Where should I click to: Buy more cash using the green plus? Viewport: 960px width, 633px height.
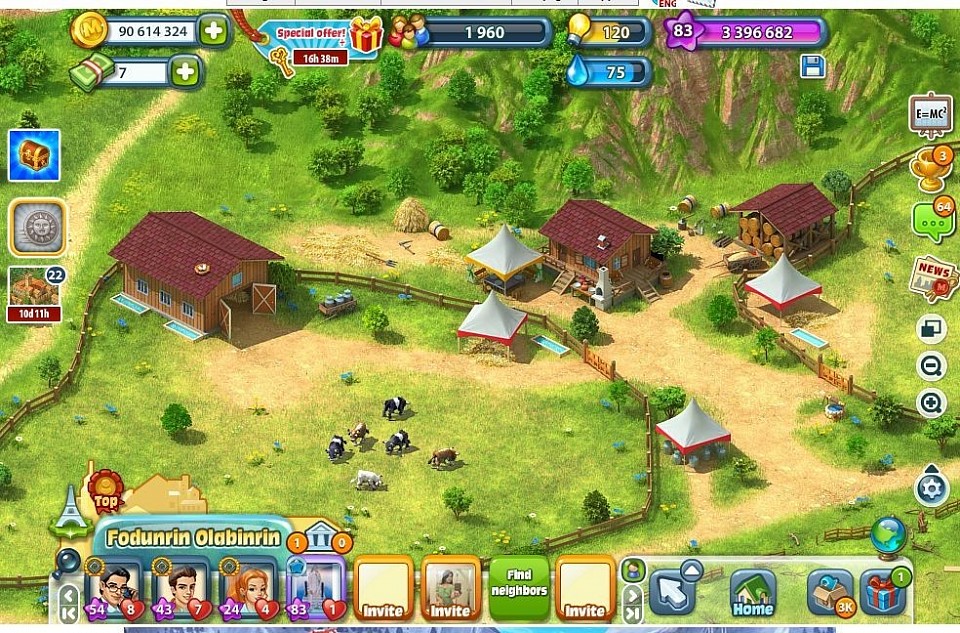click(x=184, y=72)
